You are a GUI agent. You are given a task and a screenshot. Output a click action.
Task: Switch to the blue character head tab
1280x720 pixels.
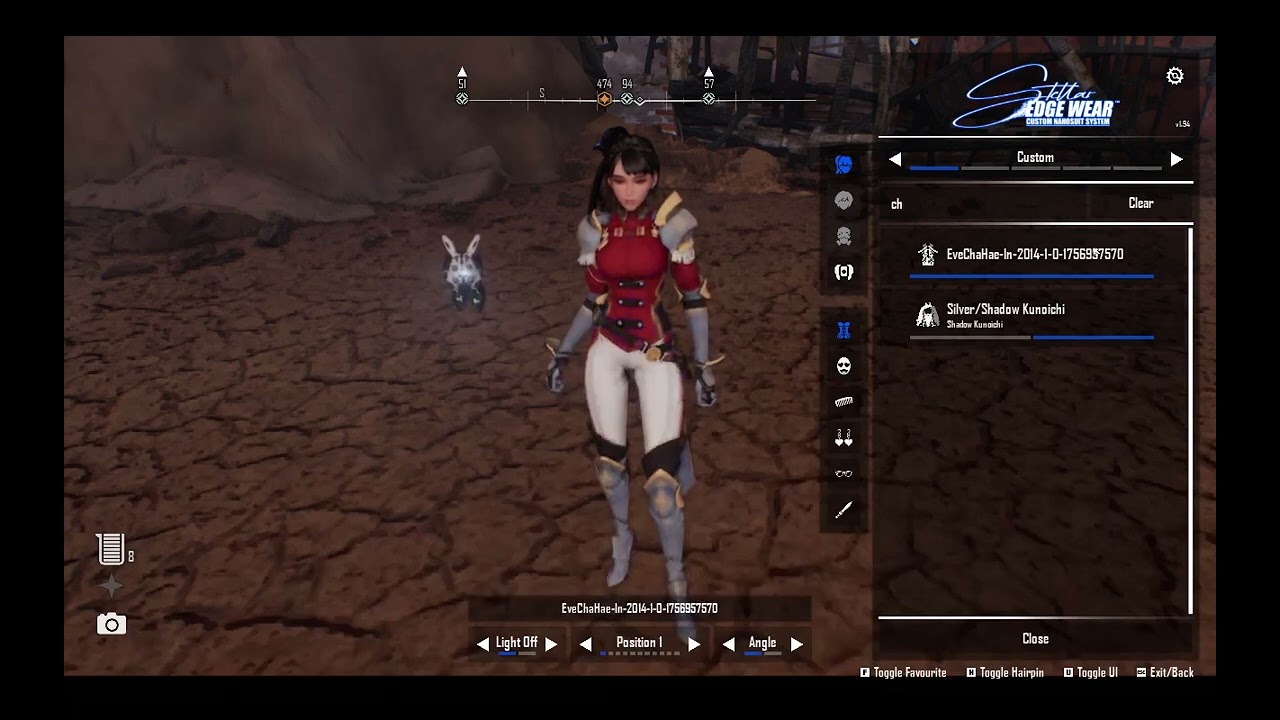click(844, 165)
